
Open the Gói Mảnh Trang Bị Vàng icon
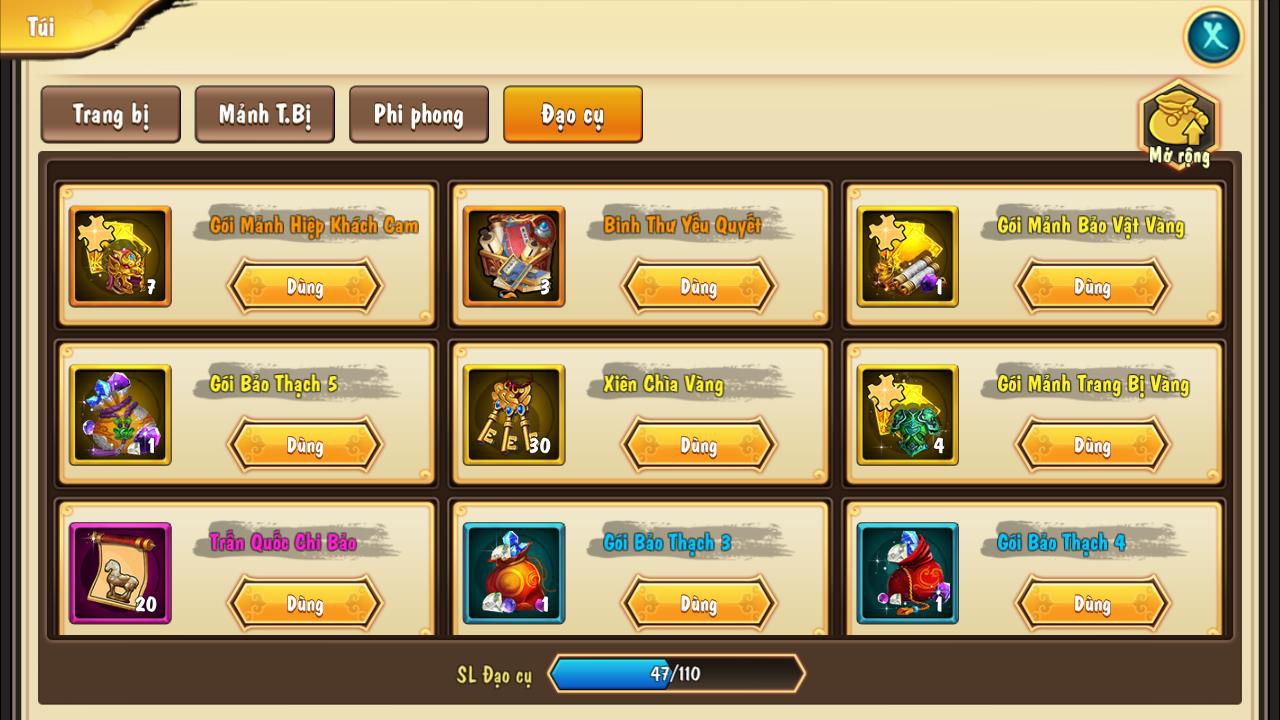pos(907,415)
